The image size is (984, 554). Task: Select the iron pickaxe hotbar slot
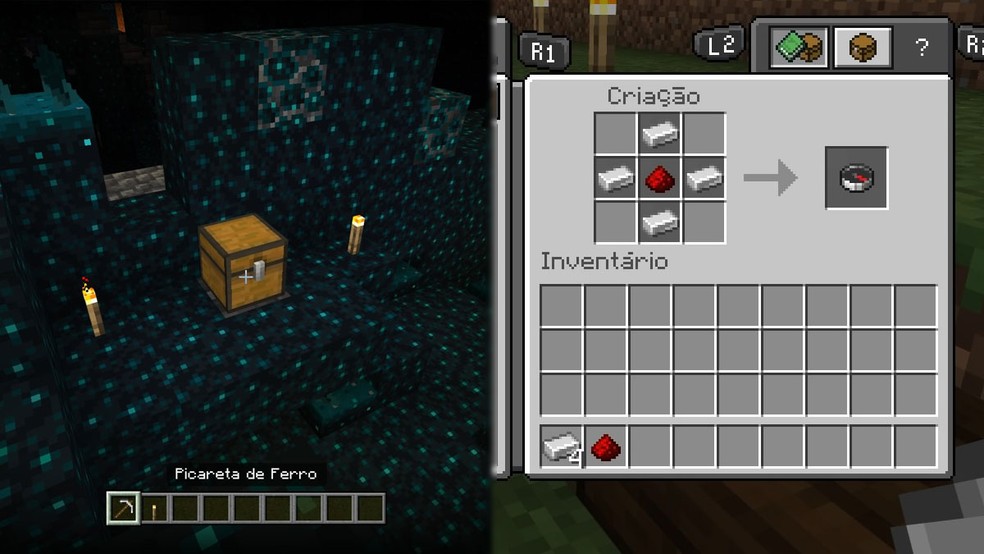click(123, 508)
